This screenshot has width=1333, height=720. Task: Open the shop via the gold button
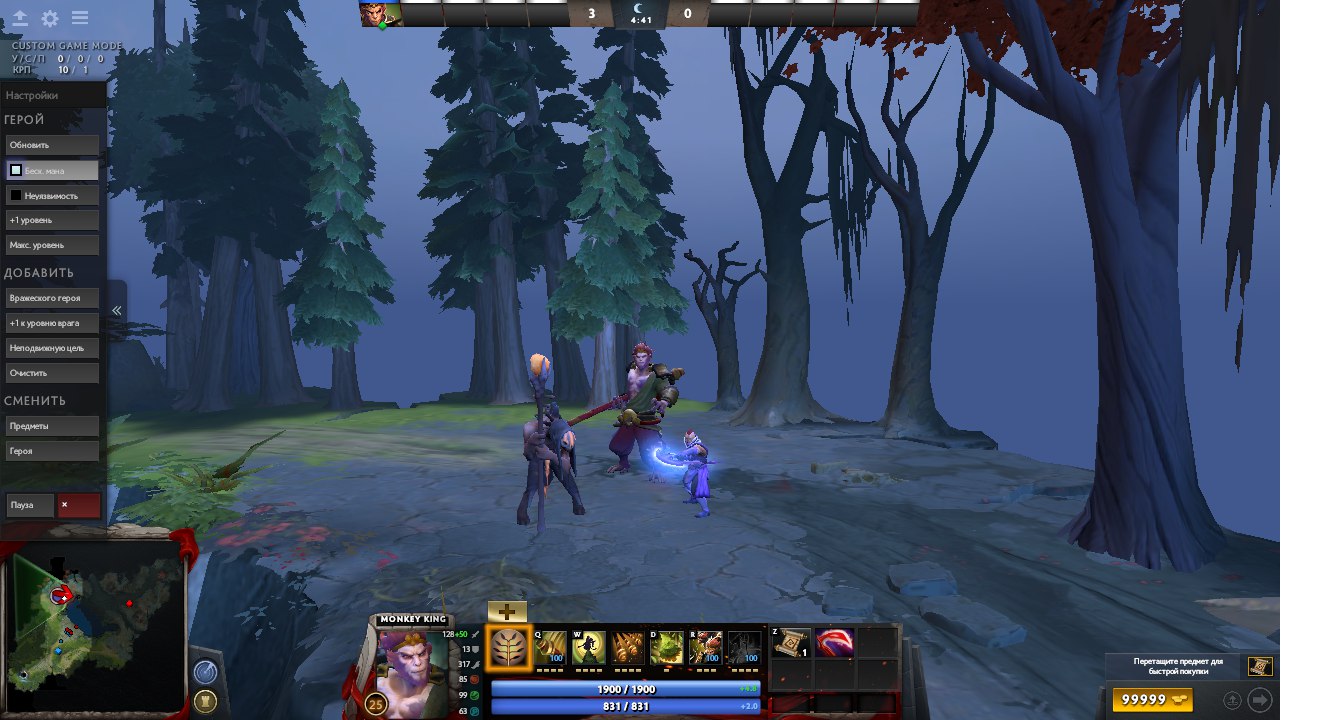click(x=1152, y=699)
